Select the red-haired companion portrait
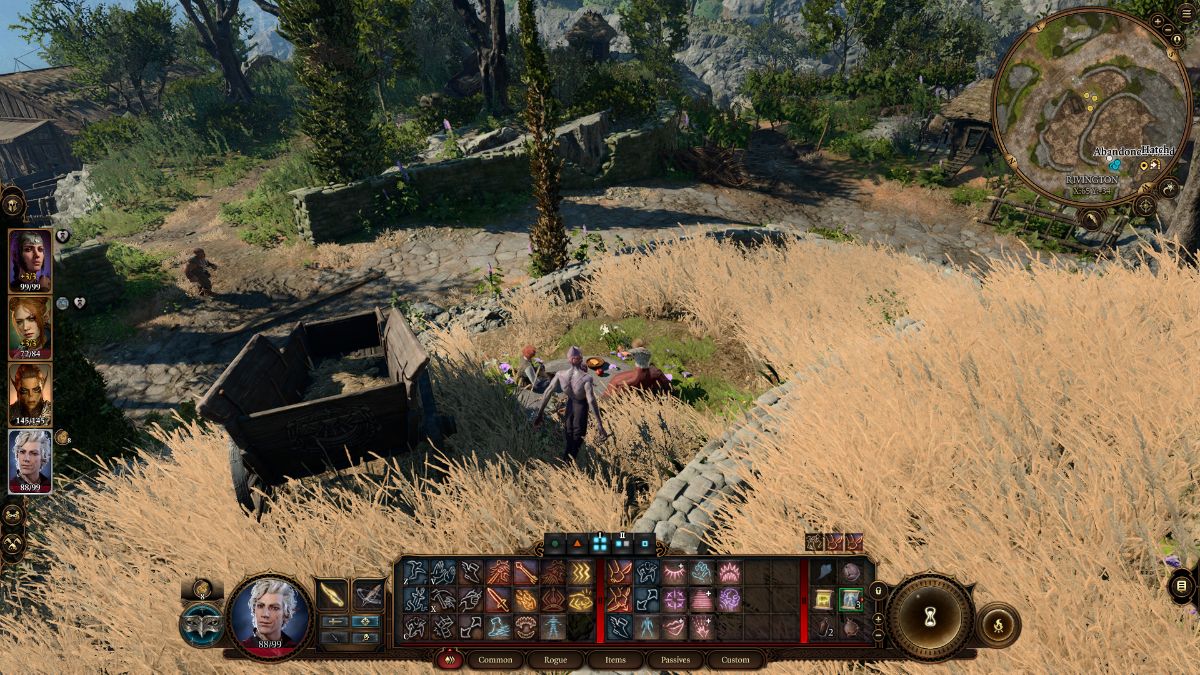1200x675 pixels. 30,327
